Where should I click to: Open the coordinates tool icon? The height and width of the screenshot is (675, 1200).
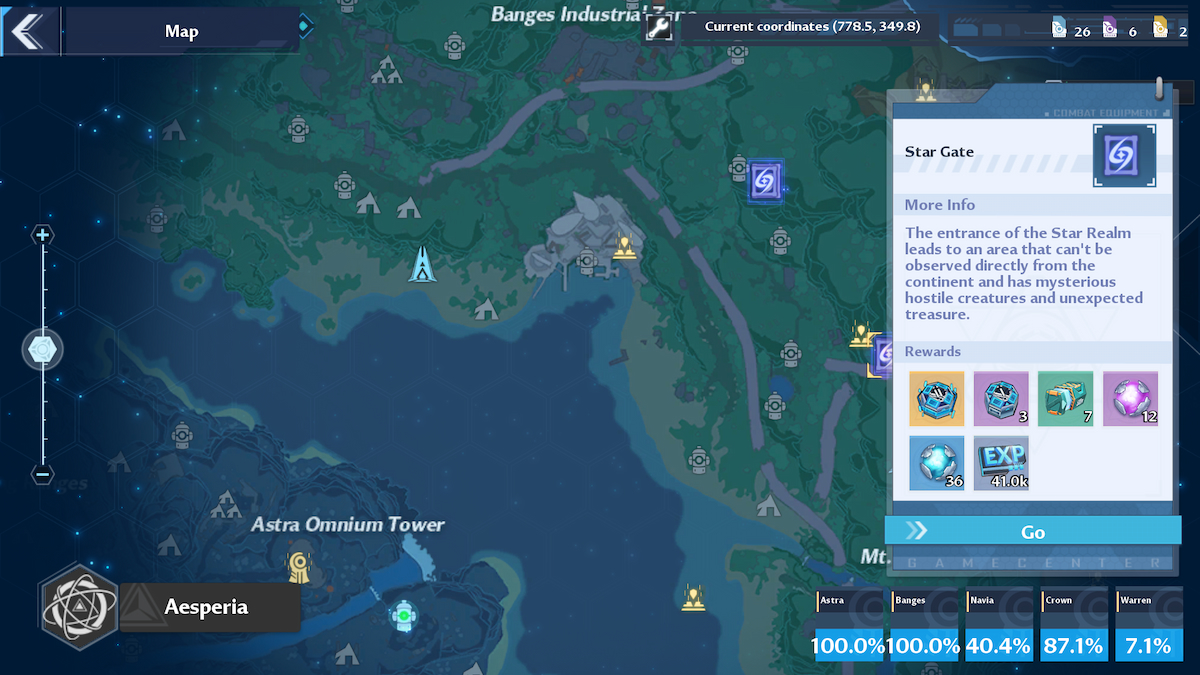pyautogui.click(x=658, y=29)
